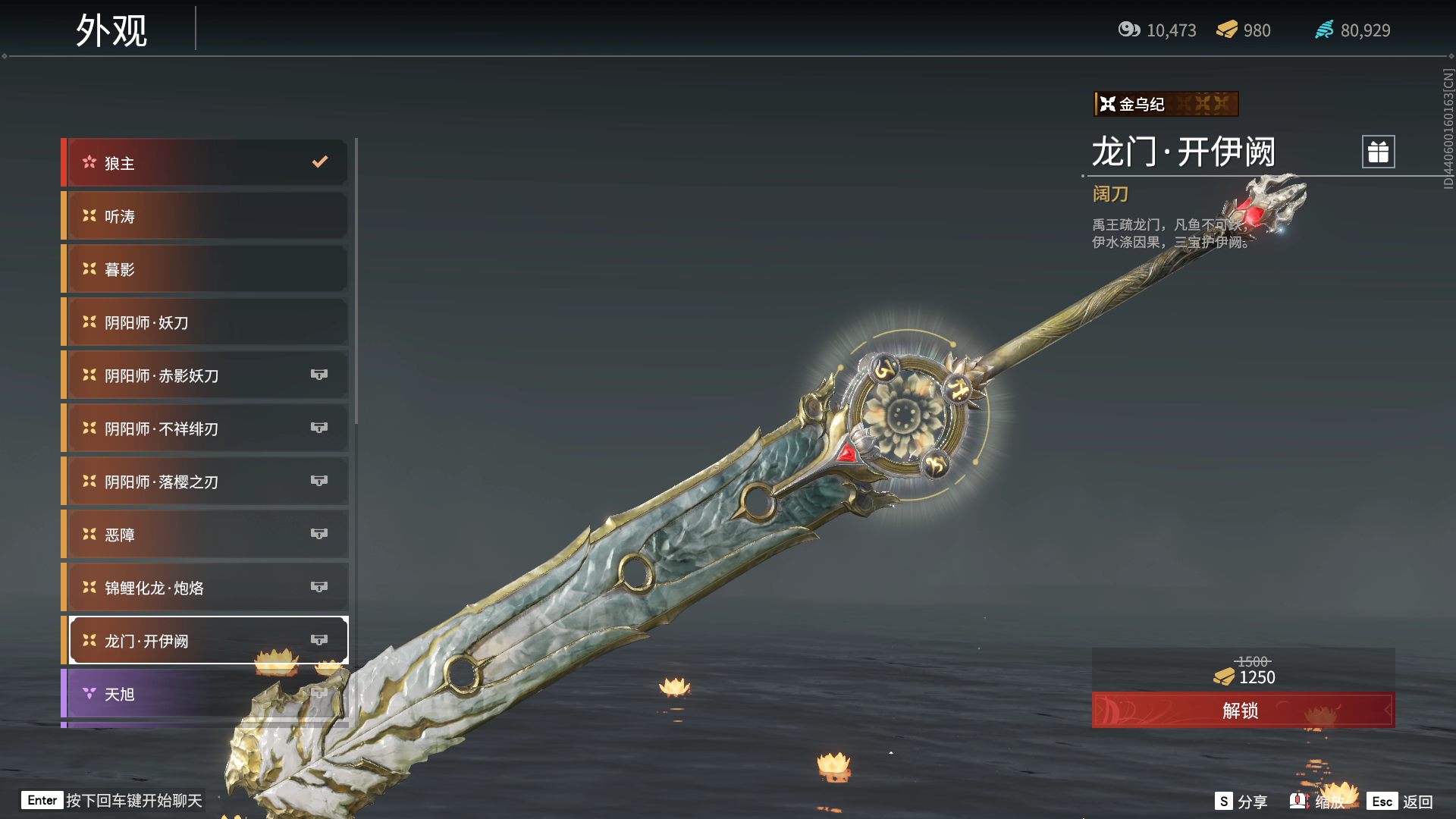The width and height of the screenshot is (1456, 819).
Task: Select 锦鲤化龙·炮烙 skin row
Action: pyautogui.click(x=206, y=588)
